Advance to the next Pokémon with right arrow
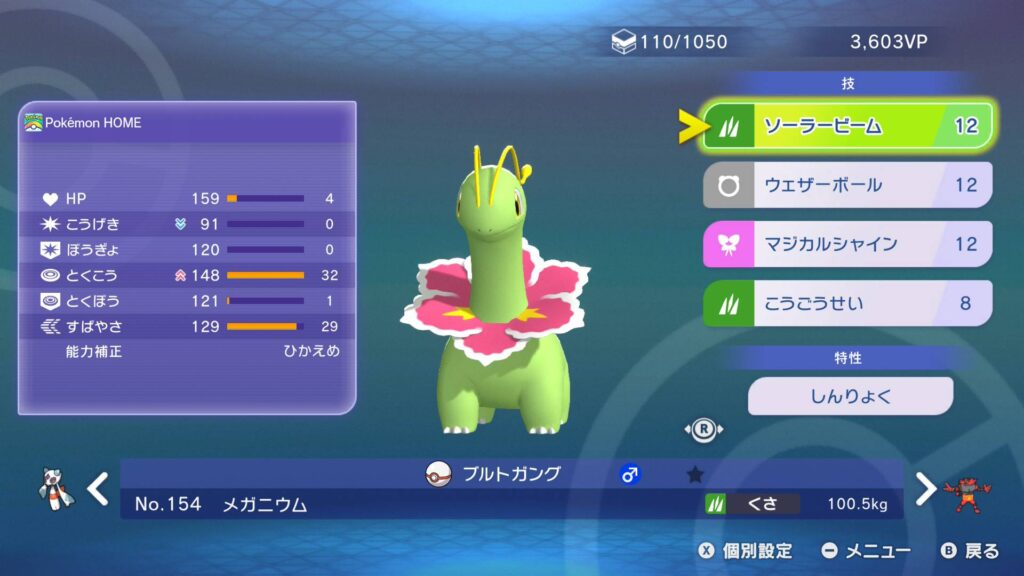 (926, 489)
